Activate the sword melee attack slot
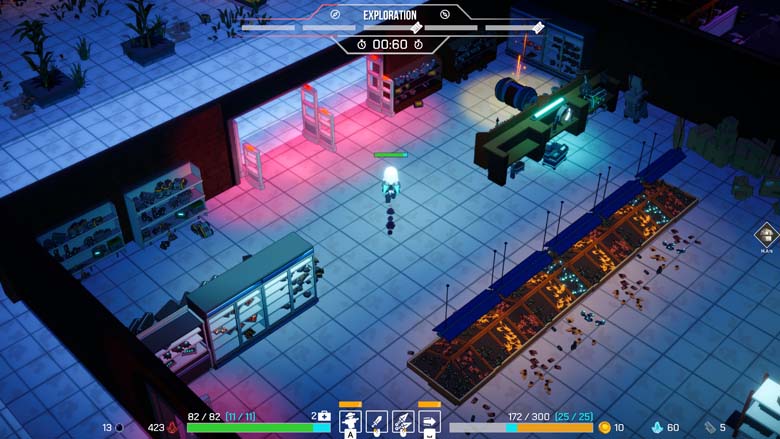 pos(377,421)
